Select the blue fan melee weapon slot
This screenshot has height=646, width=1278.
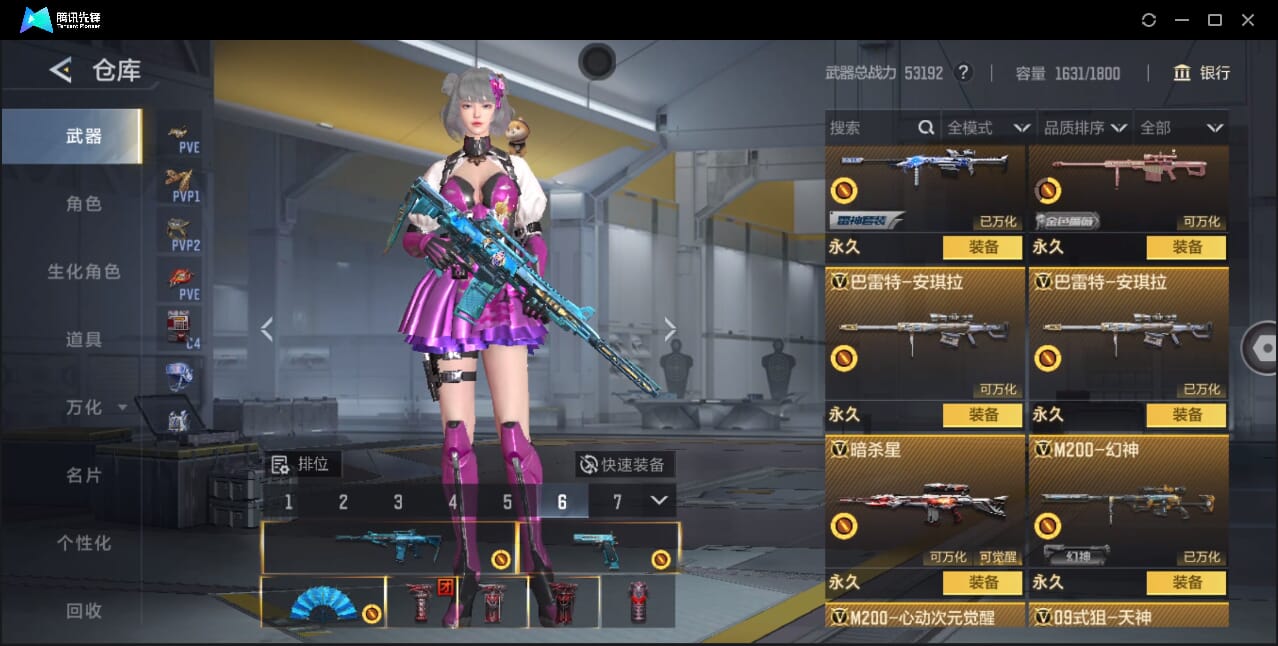(323, 603)
